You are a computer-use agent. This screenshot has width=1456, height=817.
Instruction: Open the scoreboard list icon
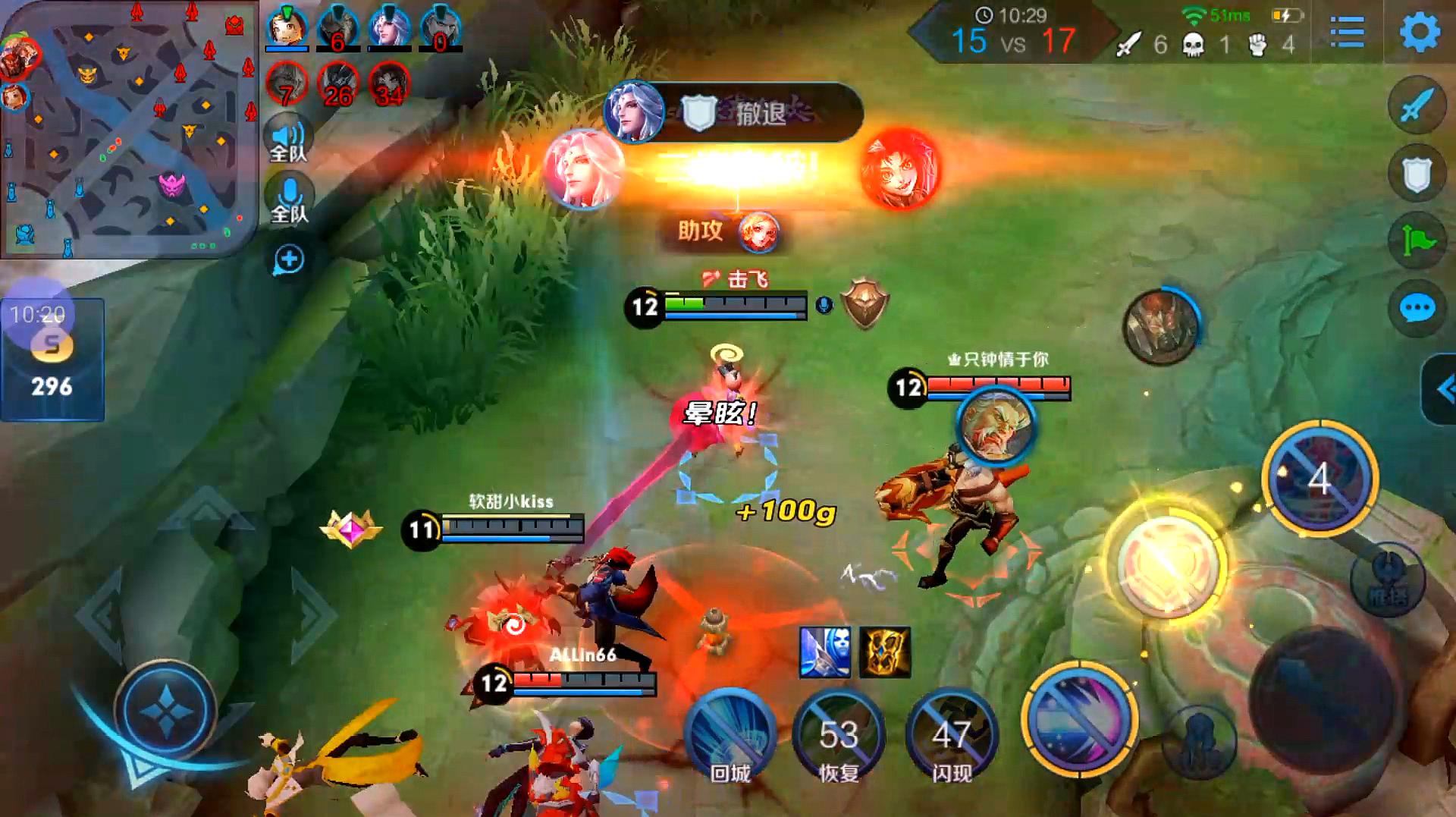point(1347,33)
